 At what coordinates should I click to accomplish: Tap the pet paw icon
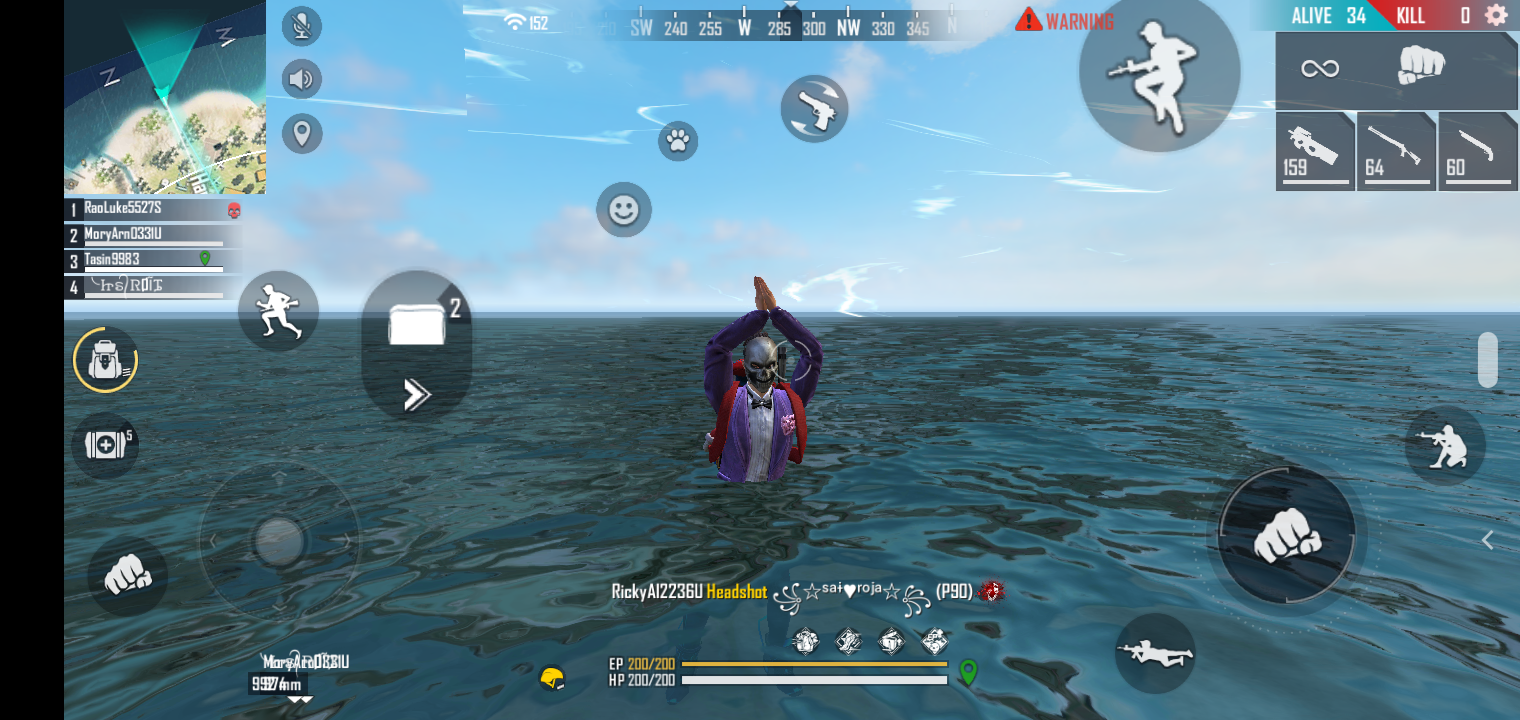point(678,141)
